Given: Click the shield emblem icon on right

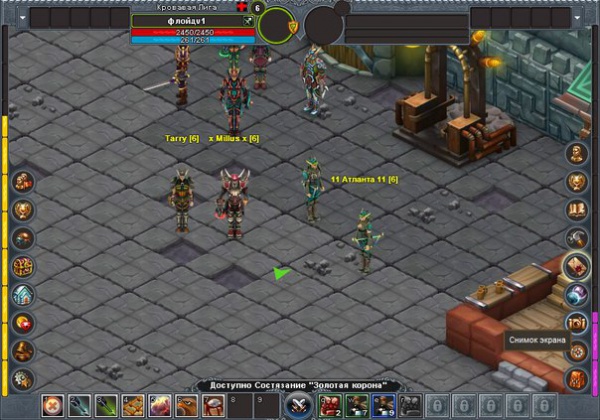Looking at the screenshot, I should 577,182.
